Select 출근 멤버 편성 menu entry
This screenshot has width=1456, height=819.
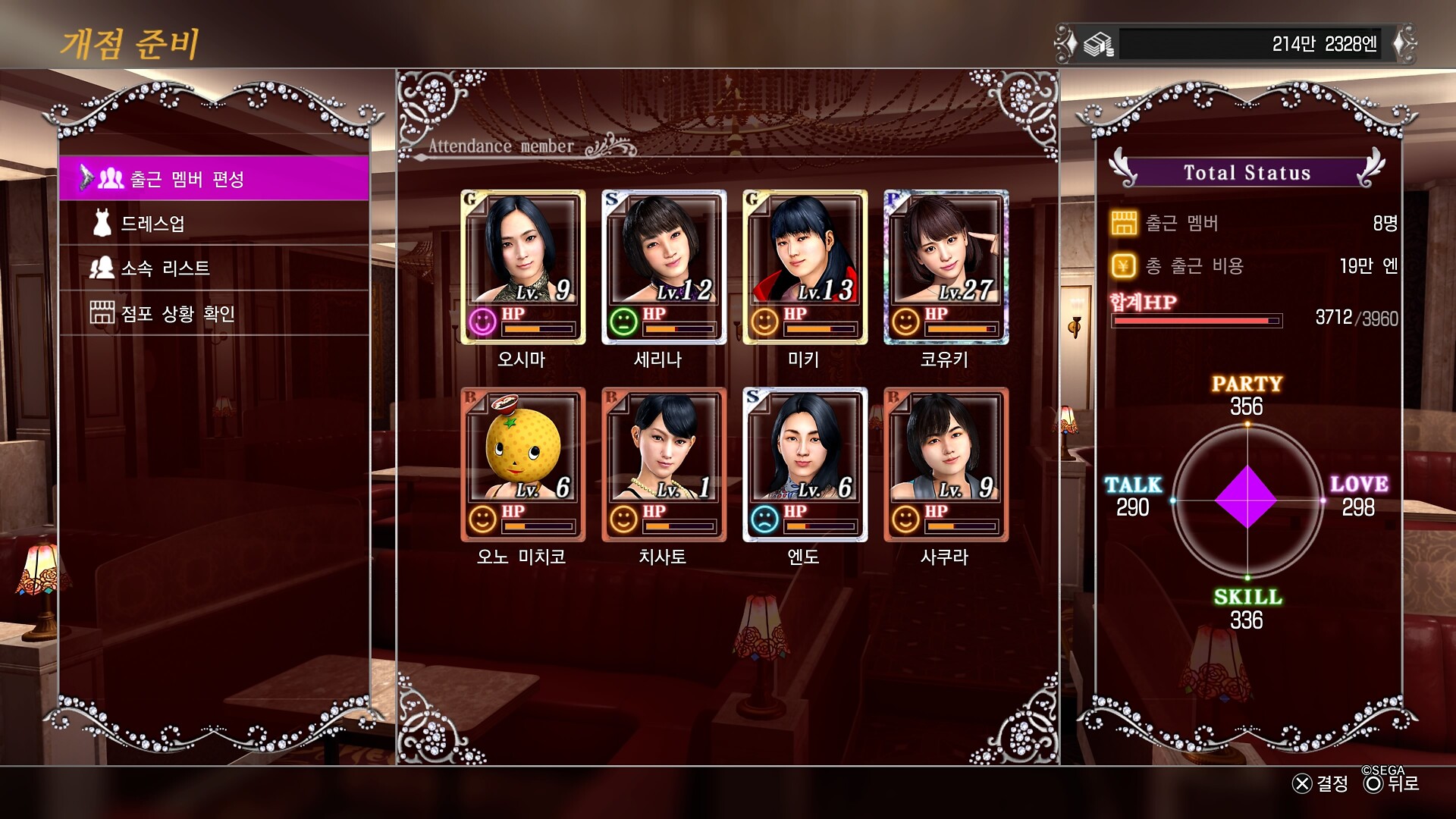click(x=214, y=179)
